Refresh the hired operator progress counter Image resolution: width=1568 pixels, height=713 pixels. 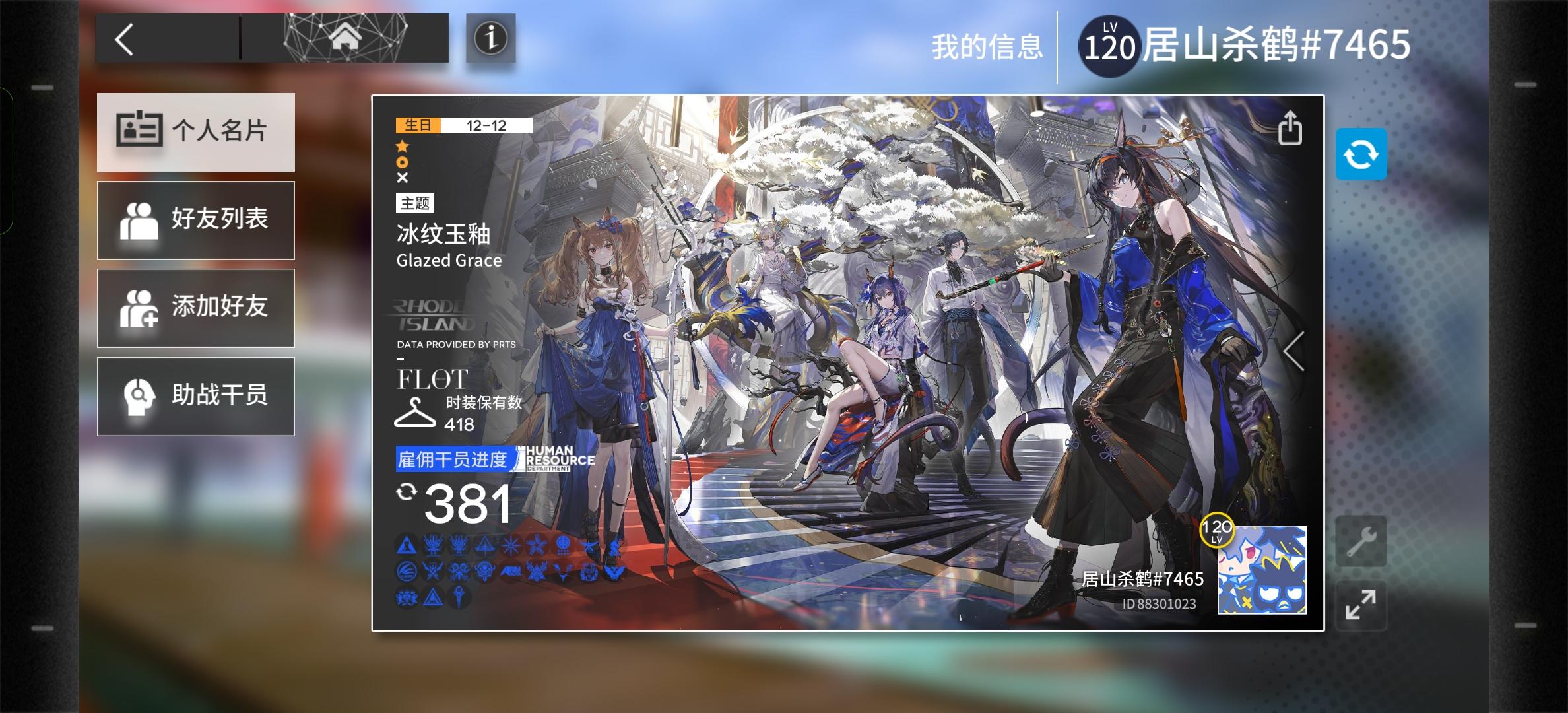tap(408, 492)
